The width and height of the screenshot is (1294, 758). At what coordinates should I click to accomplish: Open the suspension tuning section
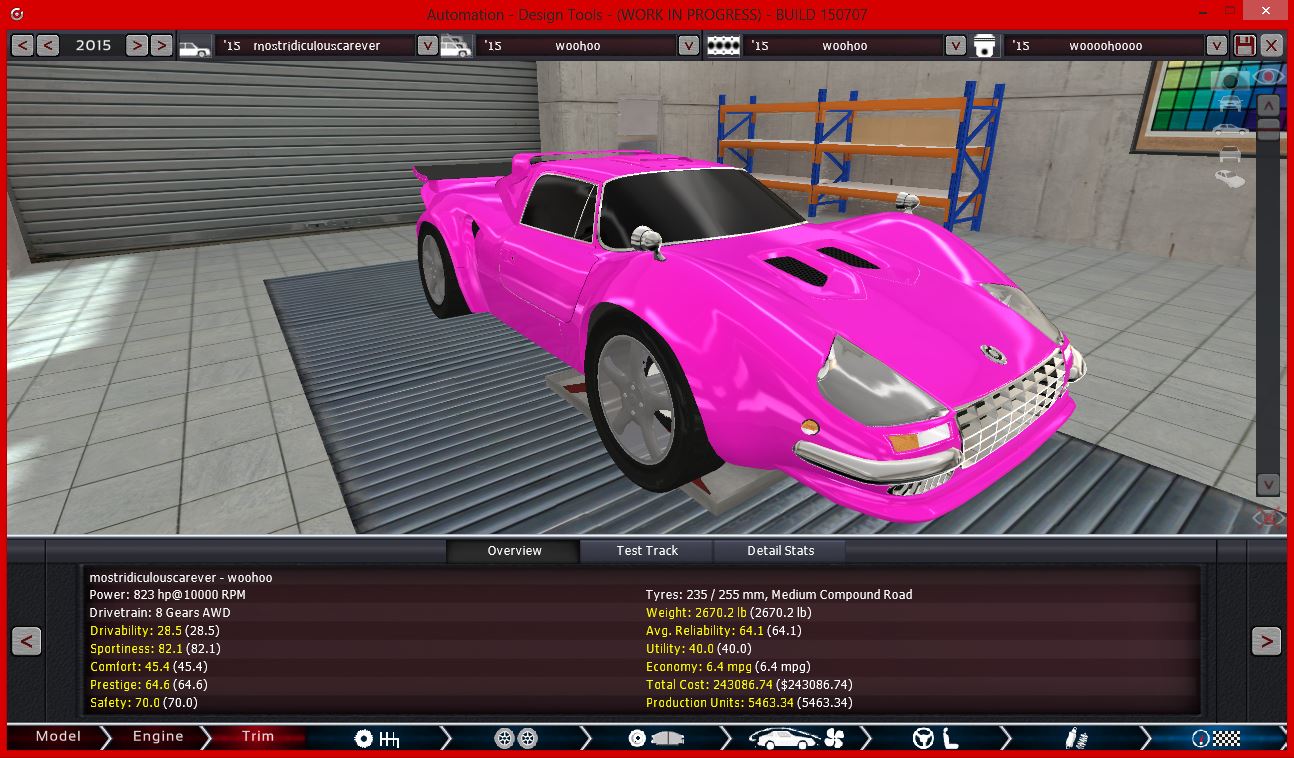coord(1076,736)
